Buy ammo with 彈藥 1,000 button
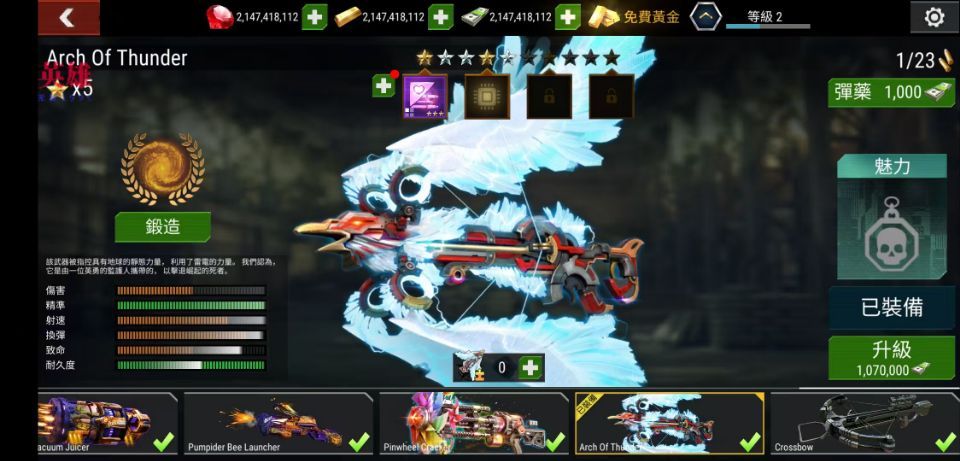The width and height of the screenshot is (960, 461). (x=891, y=92)
